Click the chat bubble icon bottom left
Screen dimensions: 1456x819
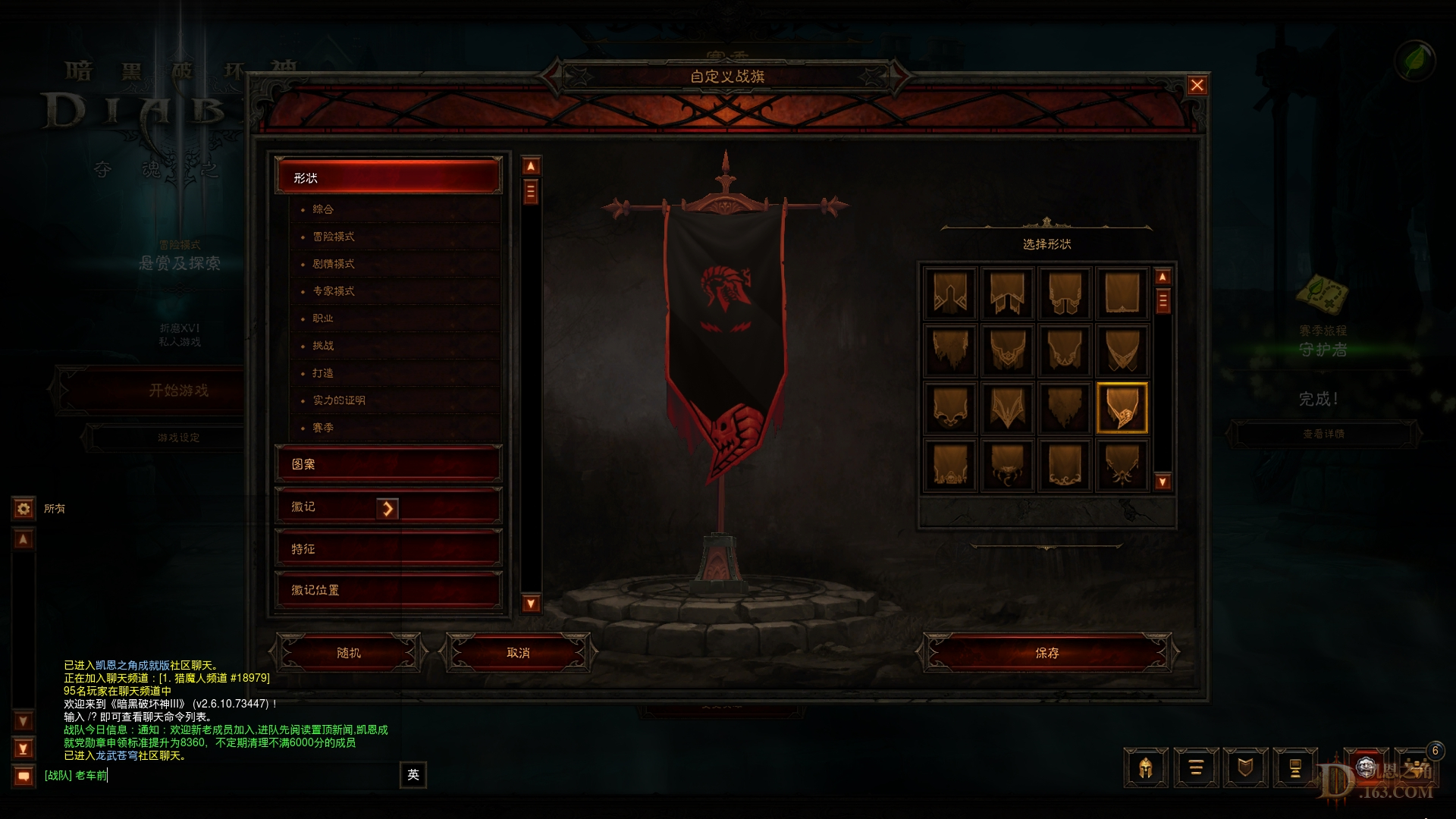(24, 775)
